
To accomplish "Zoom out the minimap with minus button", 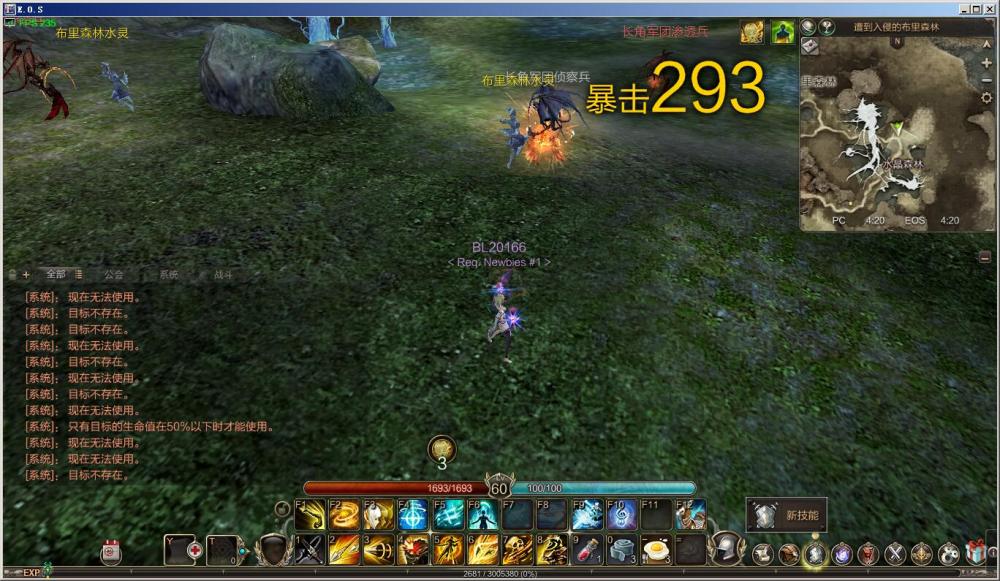I will pyautogui.click(x=987, y=80).
